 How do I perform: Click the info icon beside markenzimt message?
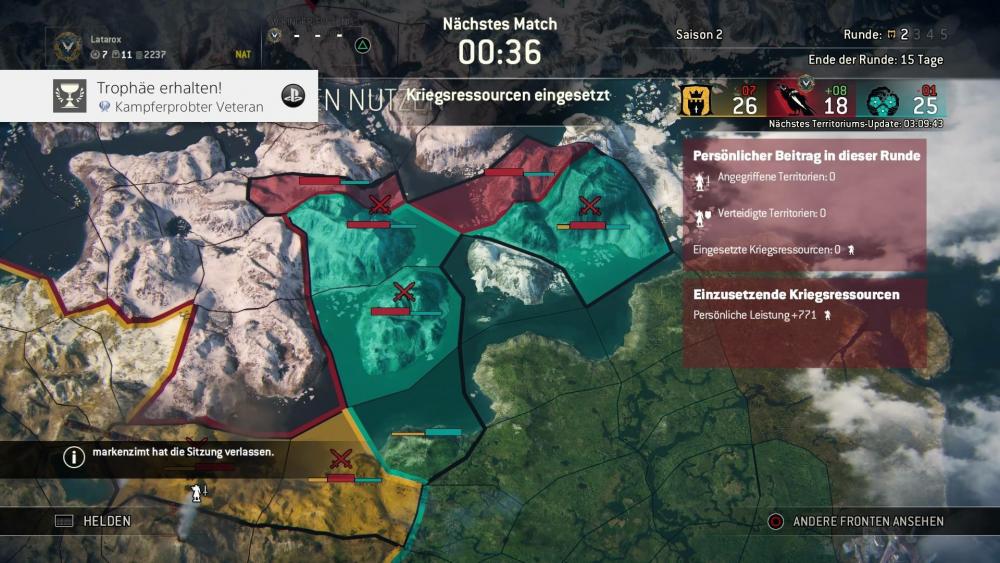74,457
